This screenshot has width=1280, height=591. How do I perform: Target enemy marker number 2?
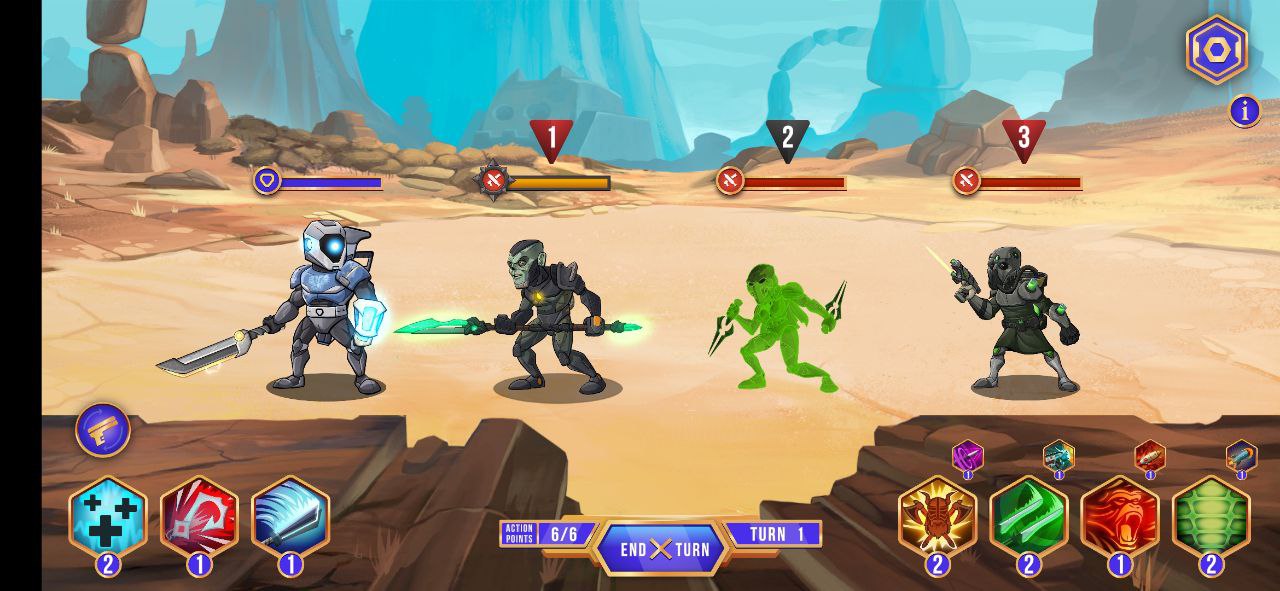pos(787,139)
